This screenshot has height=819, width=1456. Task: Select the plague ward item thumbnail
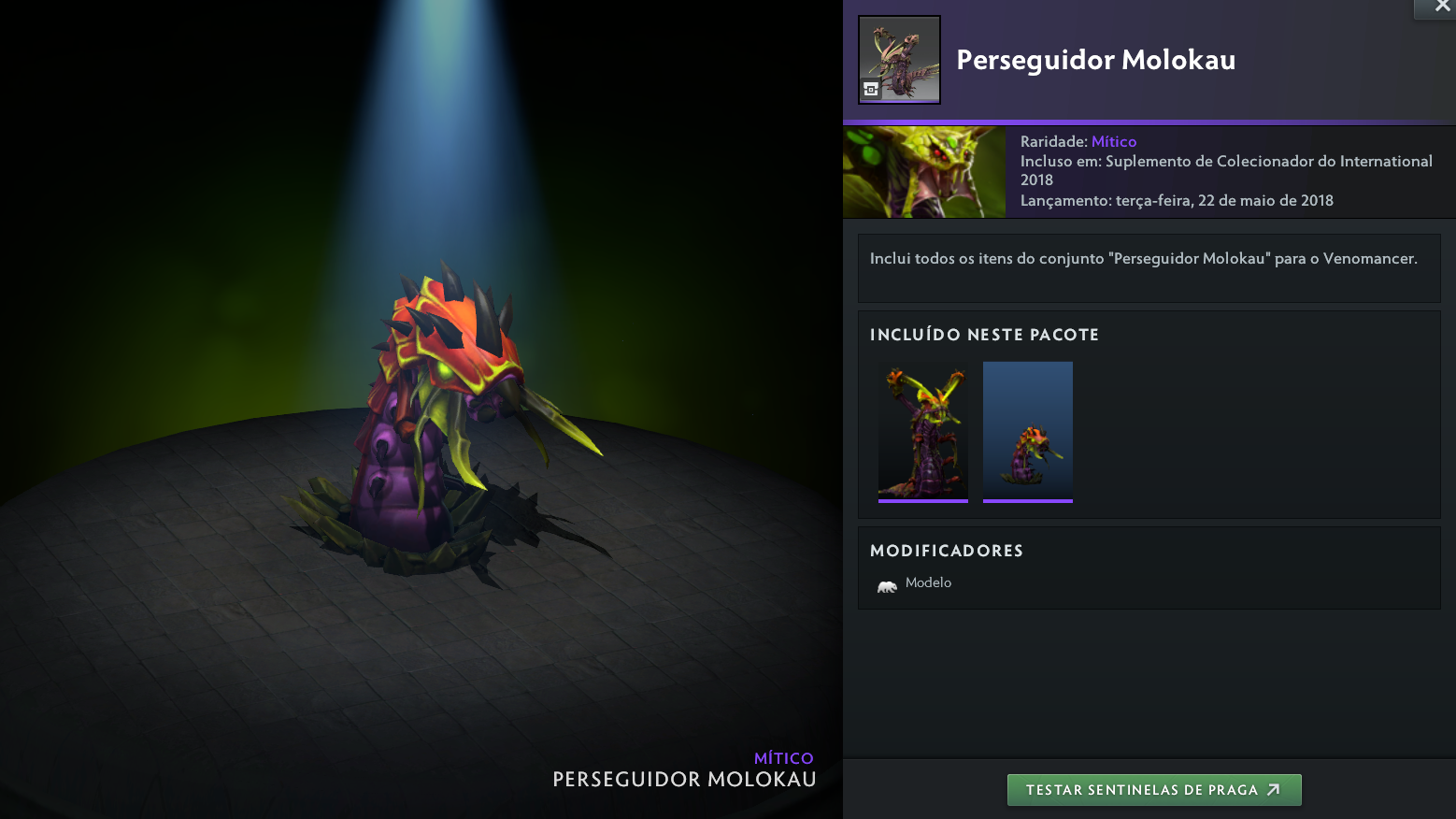tap(1027, 432)
